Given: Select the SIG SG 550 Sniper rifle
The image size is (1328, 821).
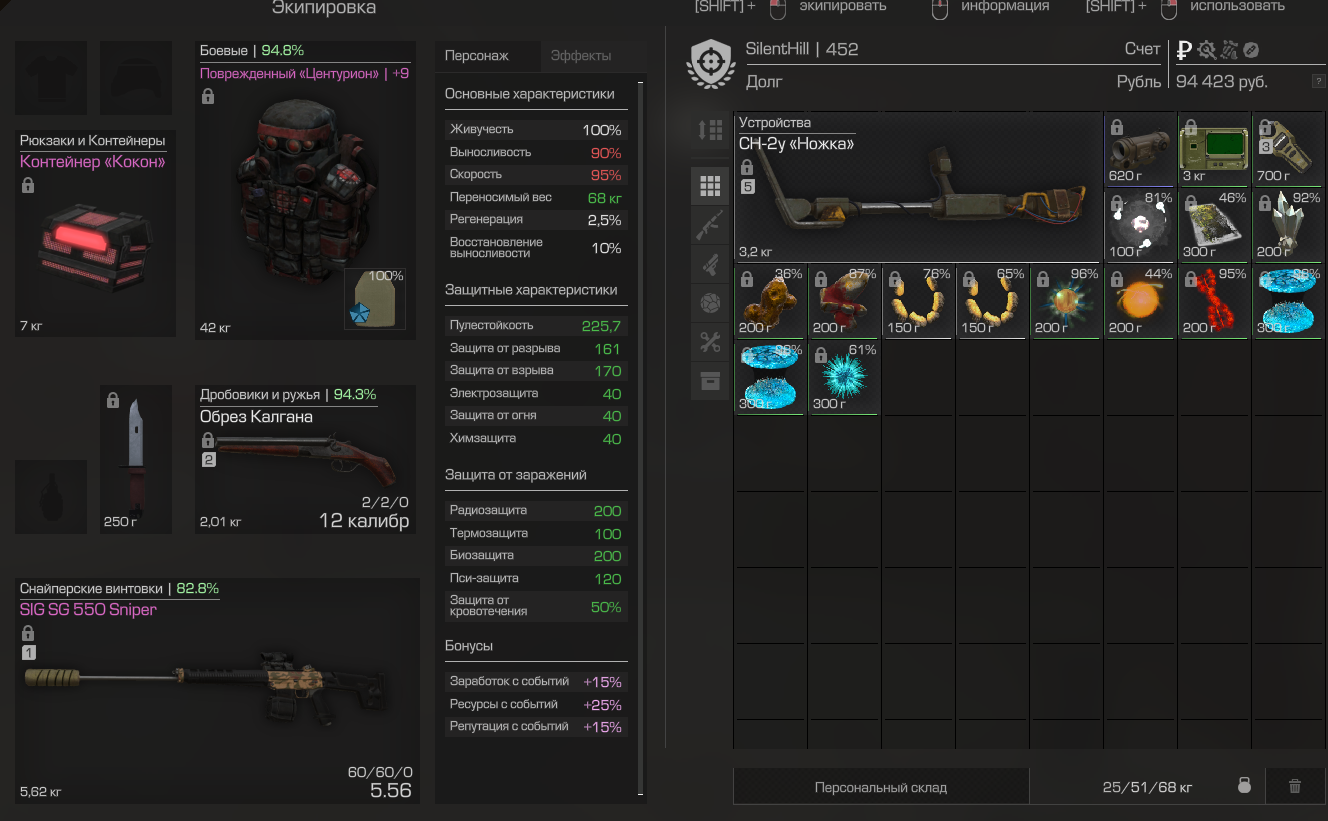Looking at the screenshot, I should [218, 690].
